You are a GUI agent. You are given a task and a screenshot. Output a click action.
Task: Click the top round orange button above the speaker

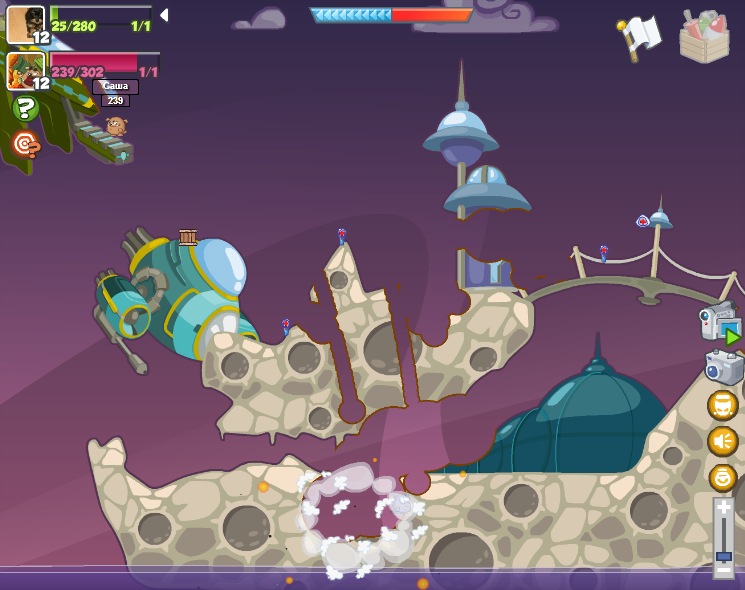[x=722, y=405]
